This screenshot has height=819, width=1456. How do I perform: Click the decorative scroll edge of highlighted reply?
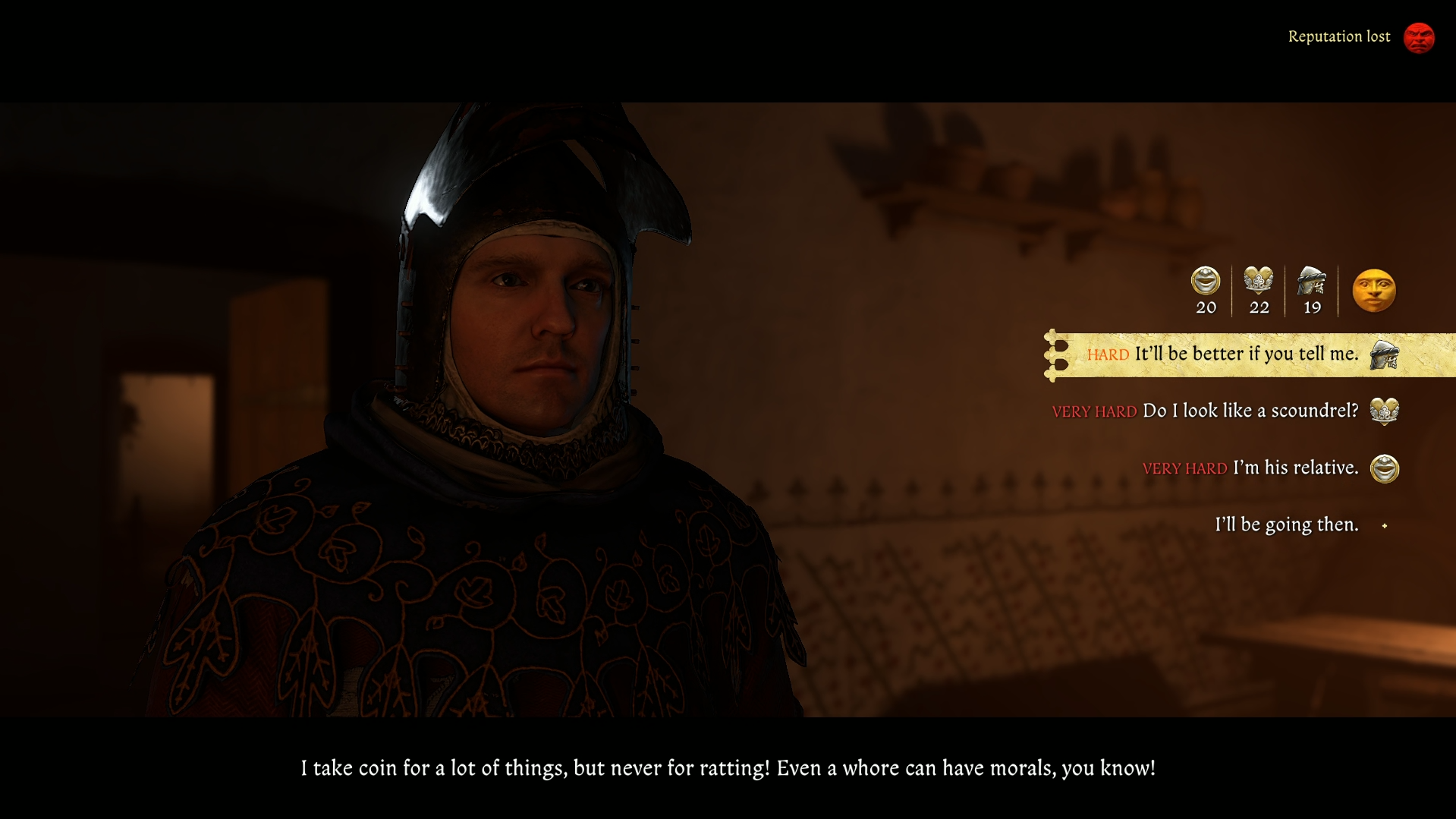click(1054, 354)
